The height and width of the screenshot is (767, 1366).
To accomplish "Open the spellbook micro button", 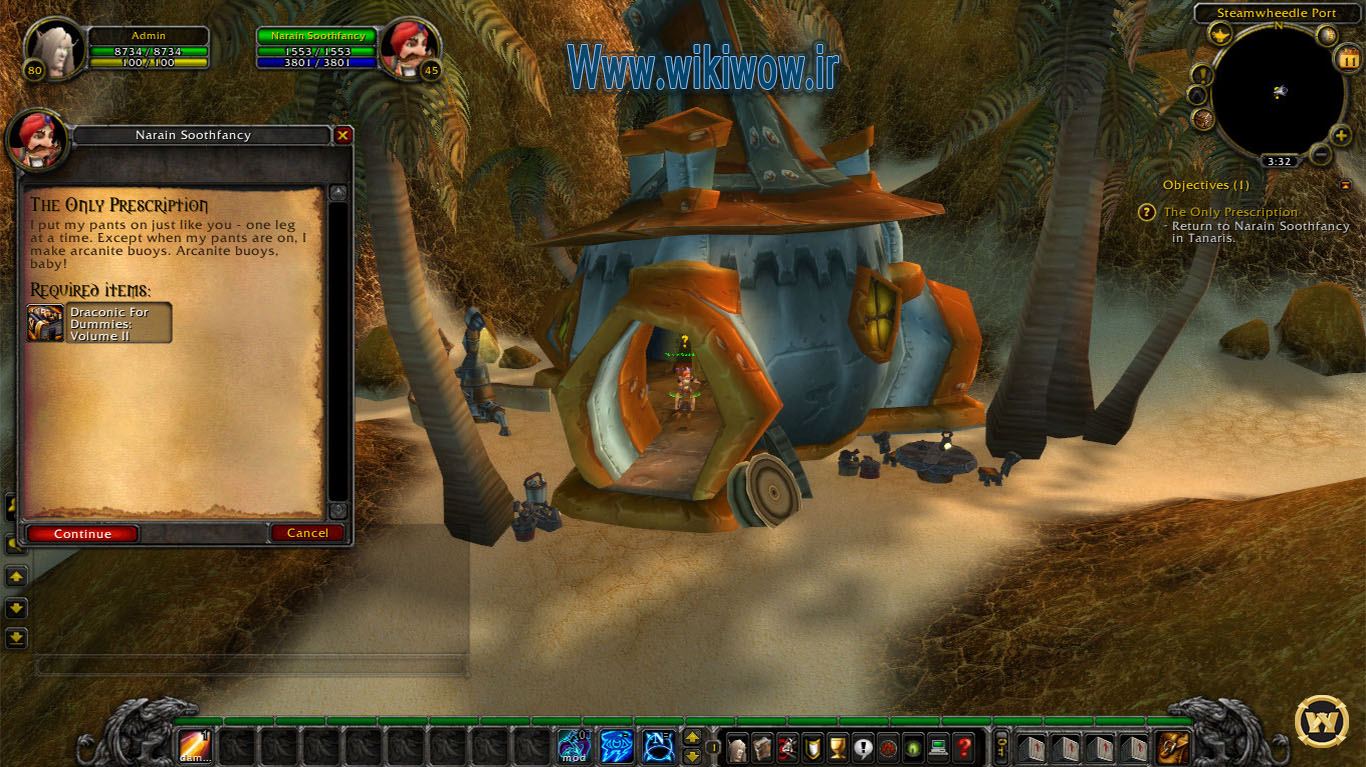I will 763,747.
